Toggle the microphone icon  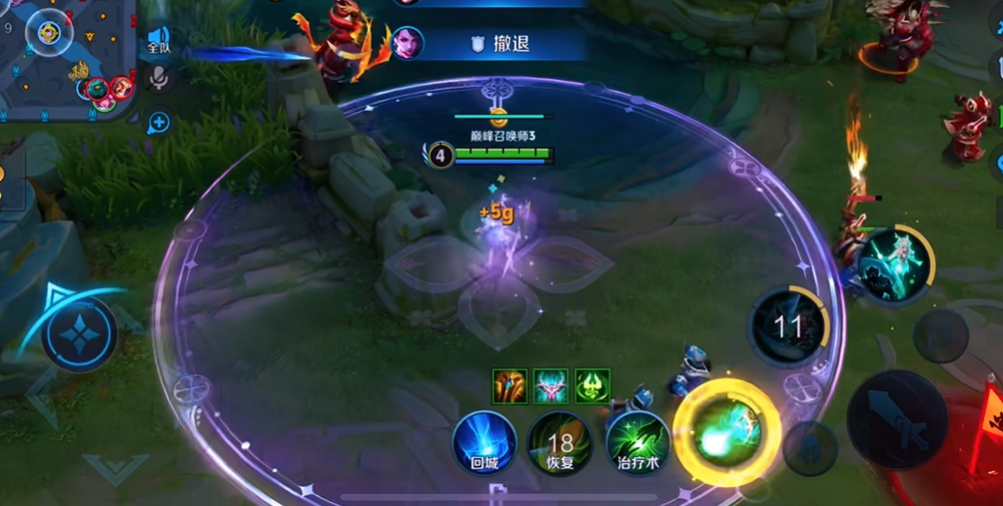point(158,78)
